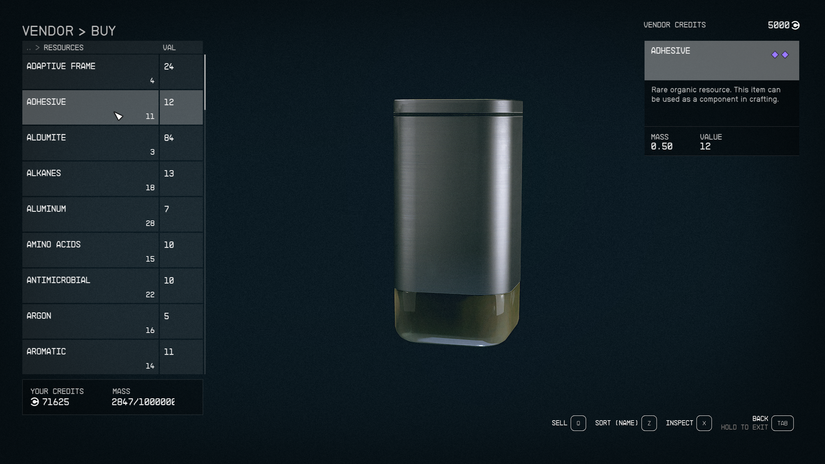Image resolution: width=825 pixels, height=464 pixels.
Task: Sort items by the VAL column header
Action: (169, 47)
